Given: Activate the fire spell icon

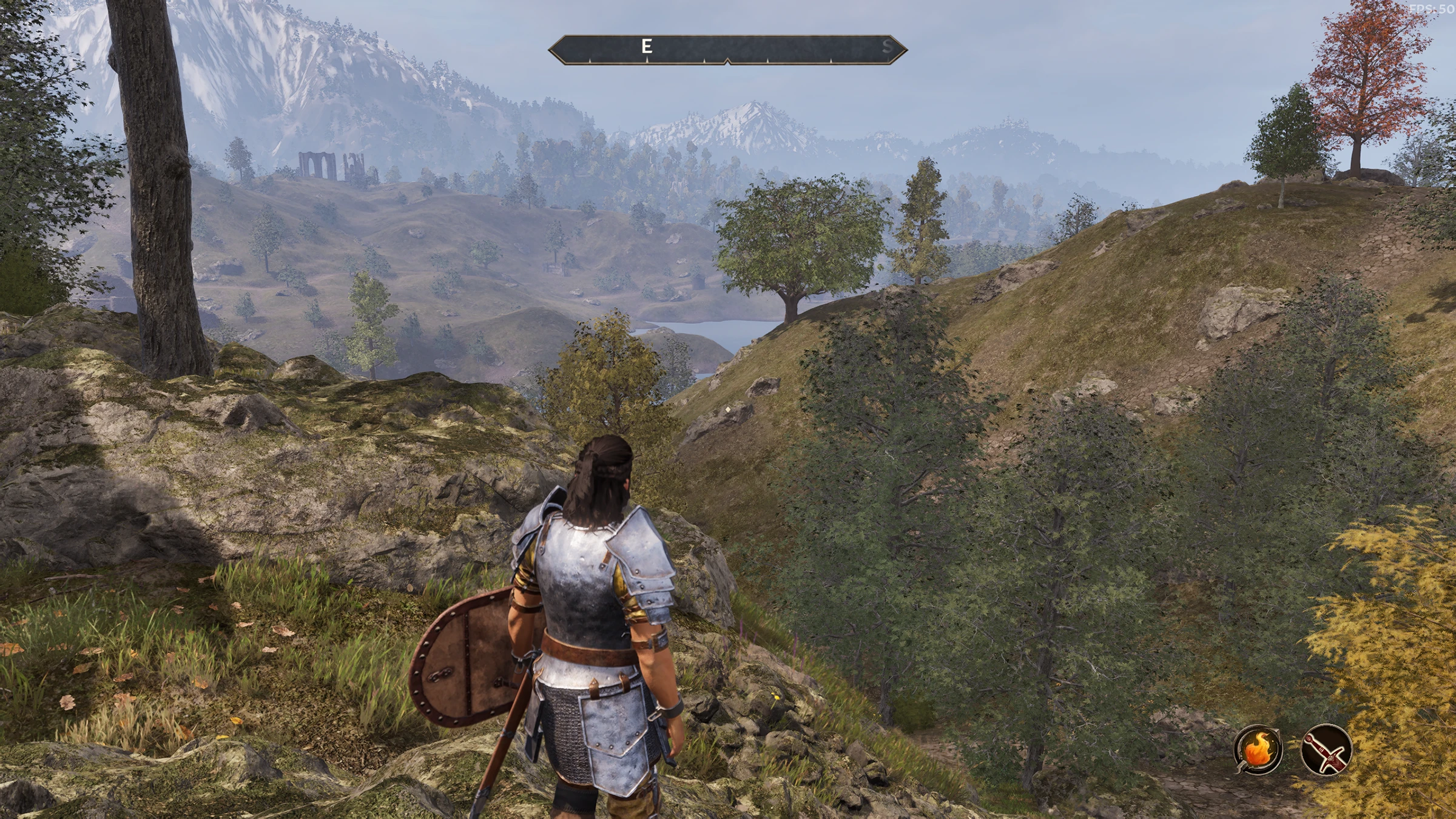Looking at the screenshot, I should click(x=1258, y=750).
